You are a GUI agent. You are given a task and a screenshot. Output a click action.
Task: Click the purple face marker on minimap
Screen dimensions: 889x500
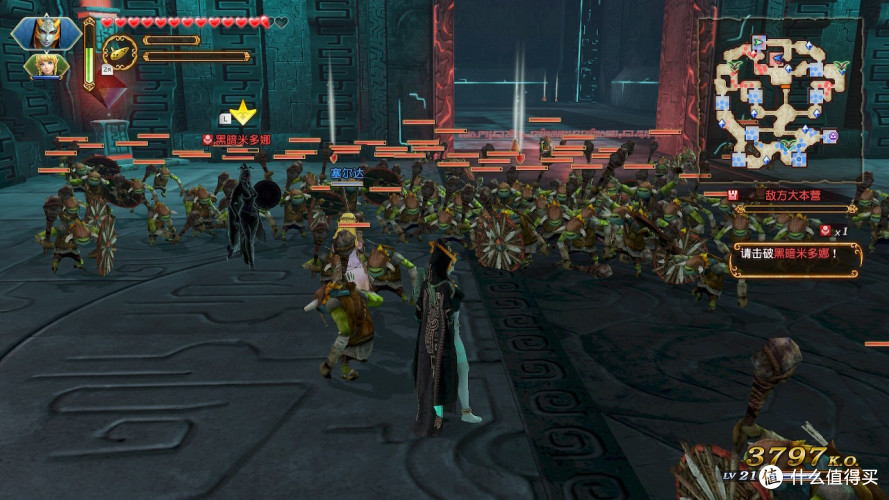click(831, 136)
